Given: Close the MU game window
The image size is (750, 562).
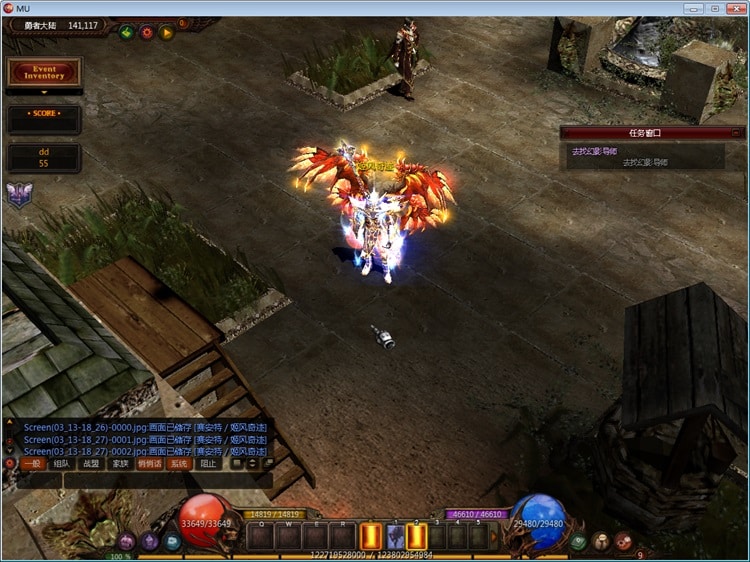Looking at the screenshot, I should click(733, 8).
